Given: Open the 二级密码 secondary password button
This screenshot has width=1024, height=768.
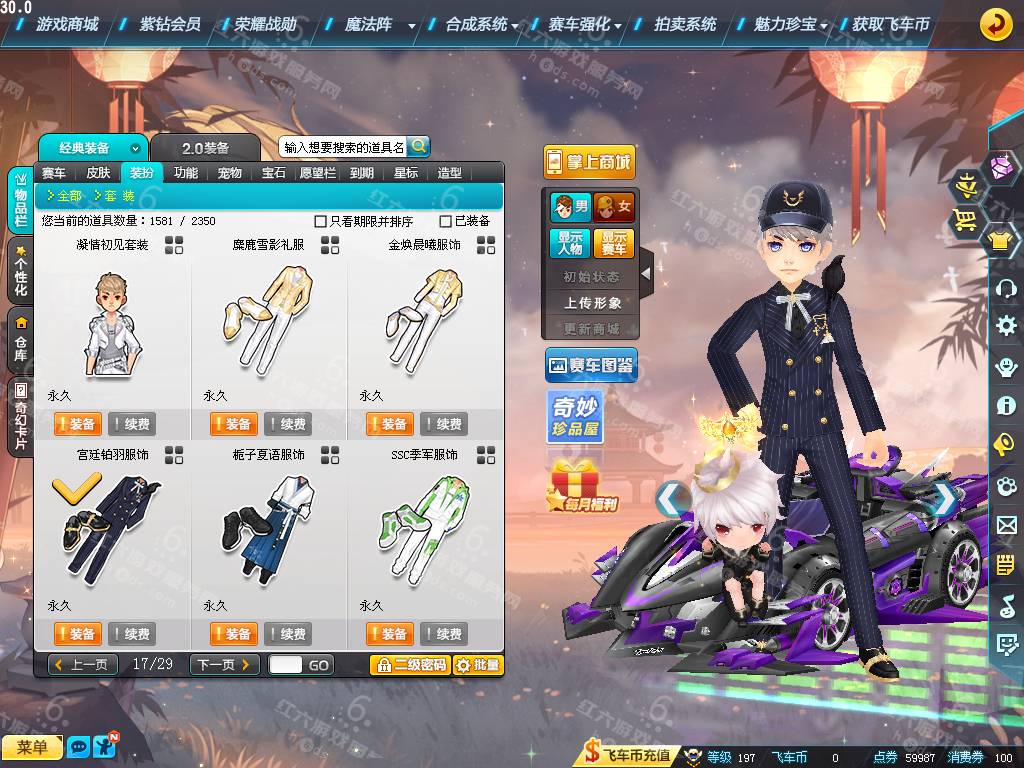Looking at the screenshot, I should coord(409,665).
